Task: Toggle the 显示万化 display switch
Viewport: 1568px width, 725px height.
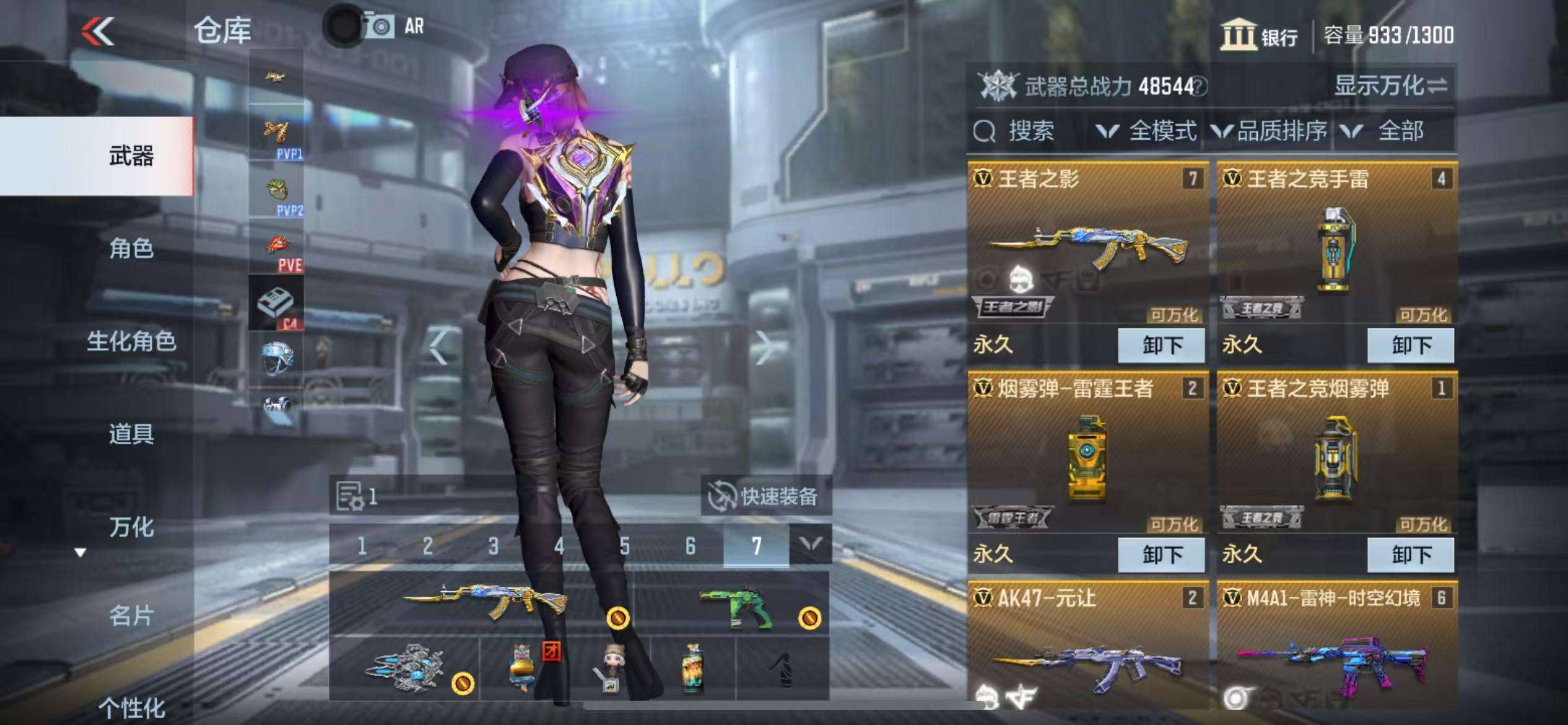Action: click(1390, 86)
